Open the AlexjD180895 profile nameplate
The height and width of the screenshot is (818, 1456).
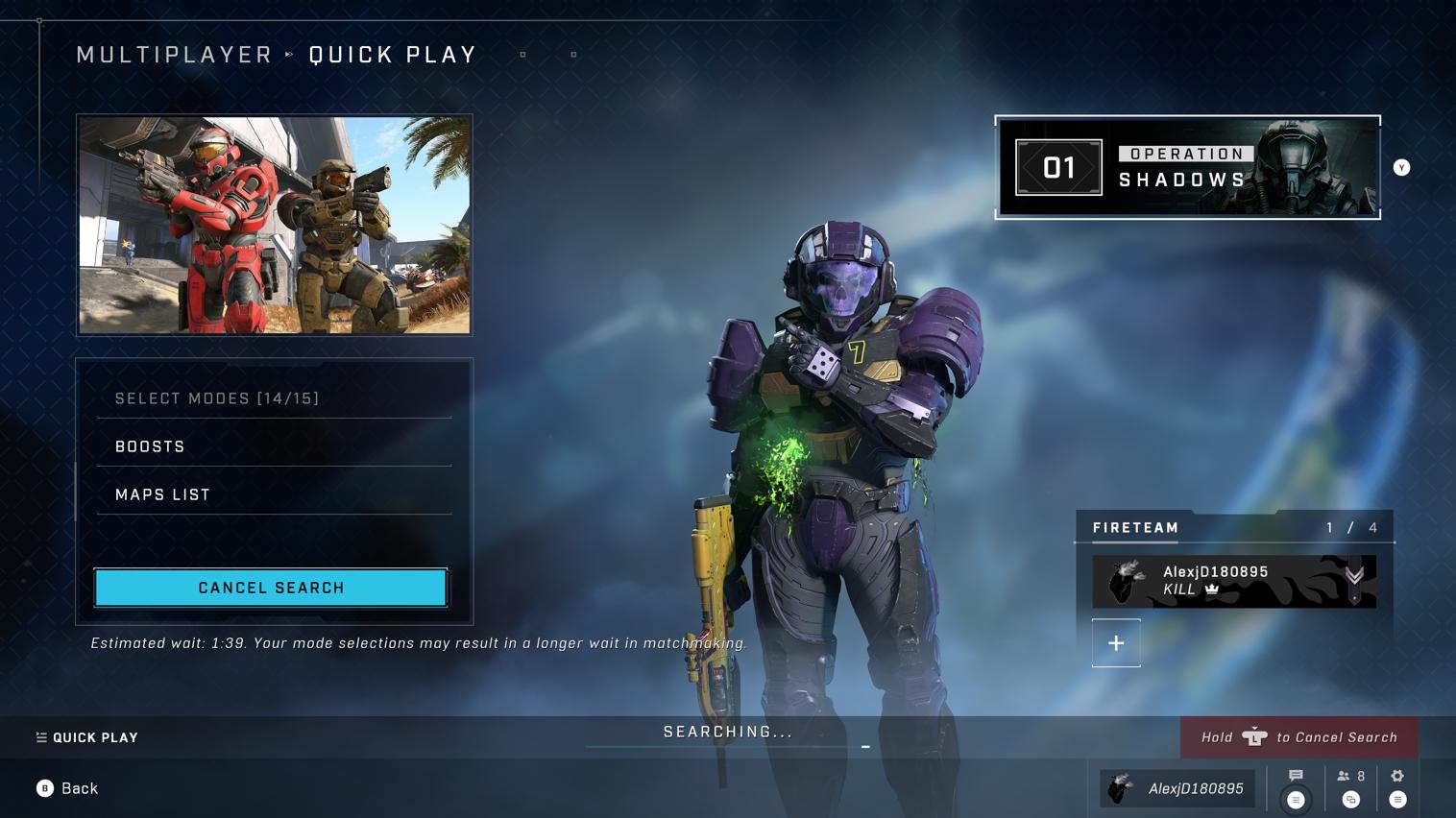coord(1177,788)
